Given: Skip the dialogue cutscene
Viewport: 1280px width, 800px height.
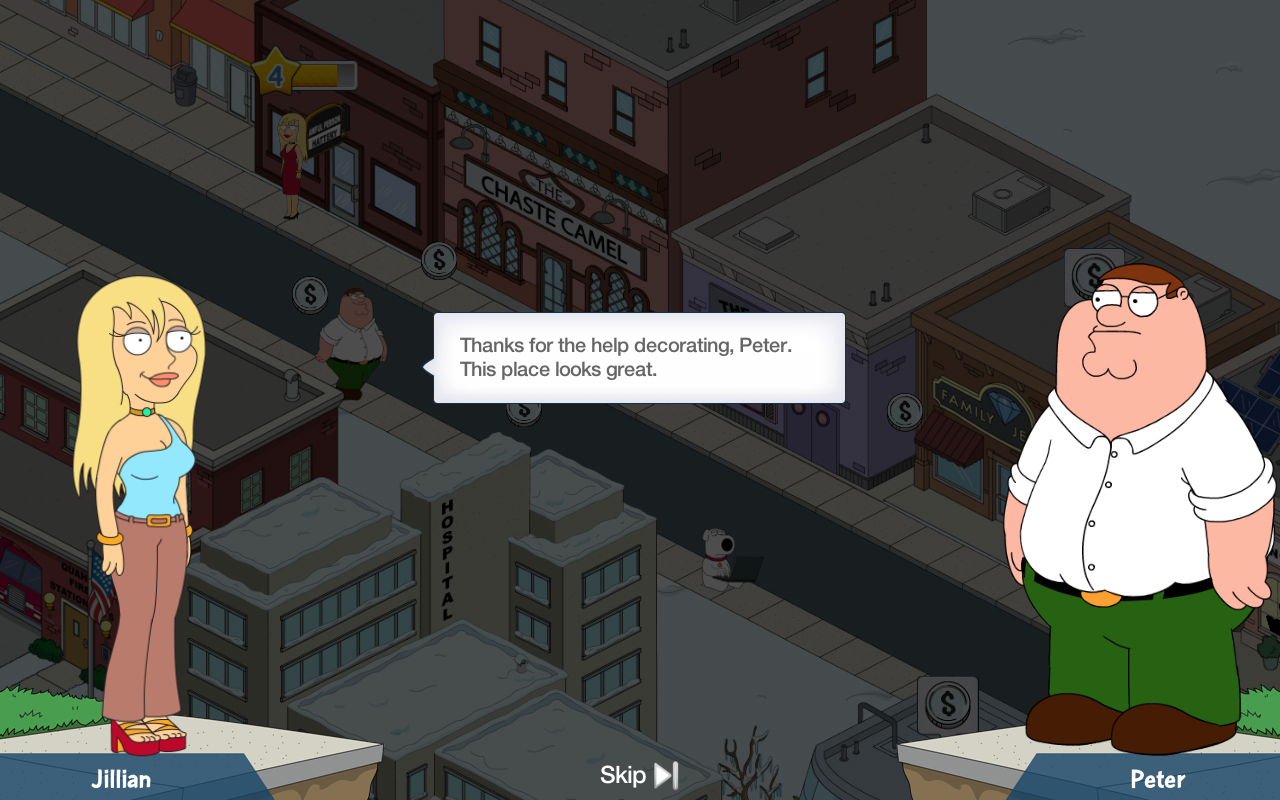Looking at the screenshot, I should pos(640,775).
